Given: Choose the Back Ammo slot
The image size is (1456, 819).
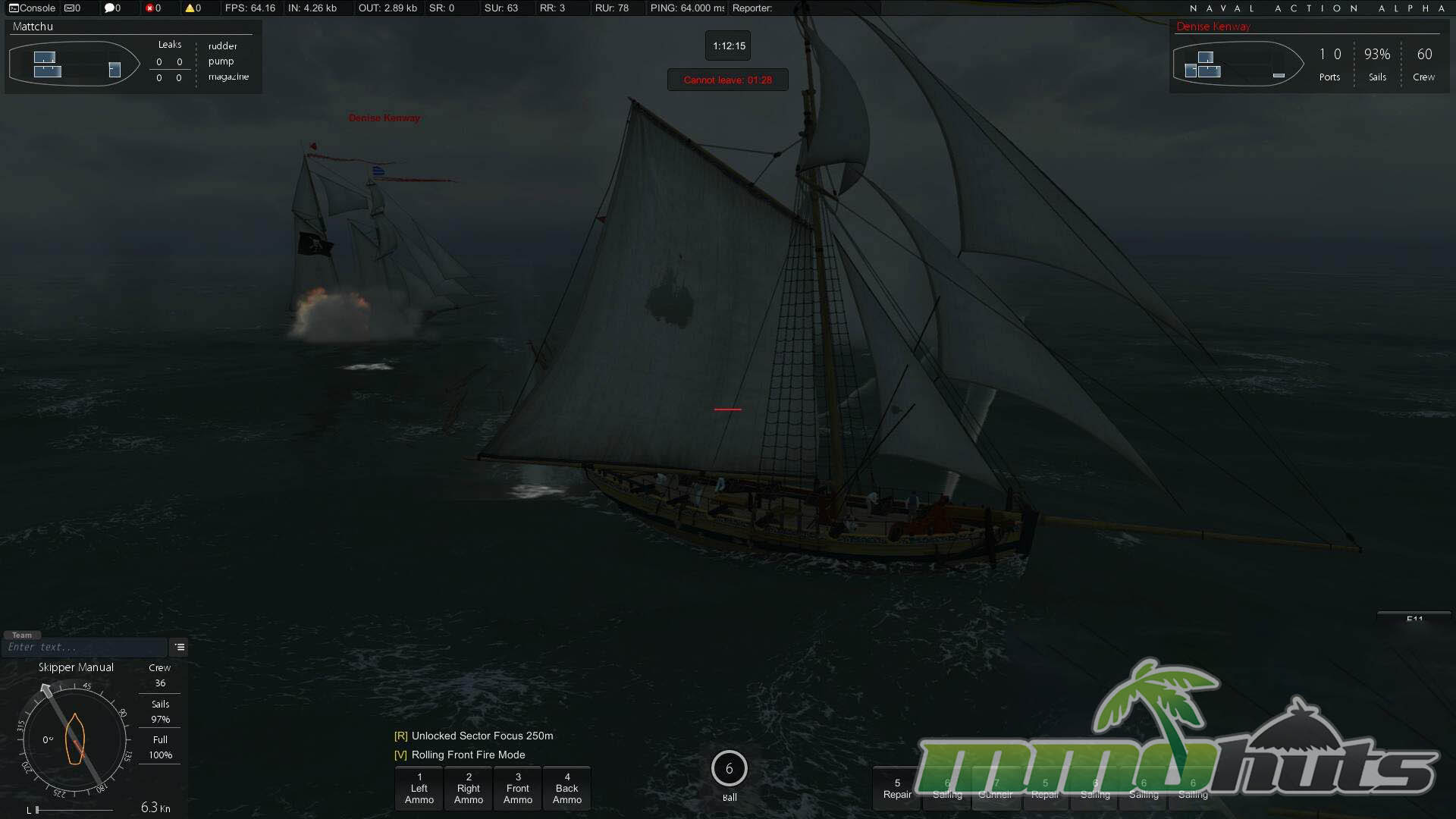Looking at the screenshot, I should [567, 789].
